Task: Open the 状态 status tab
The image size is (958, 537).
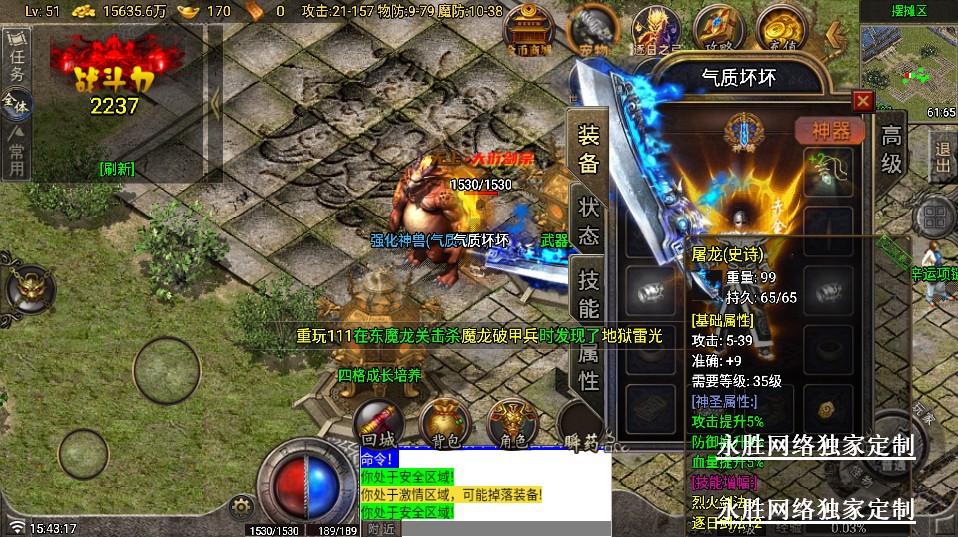Action: tap(589, 222)
